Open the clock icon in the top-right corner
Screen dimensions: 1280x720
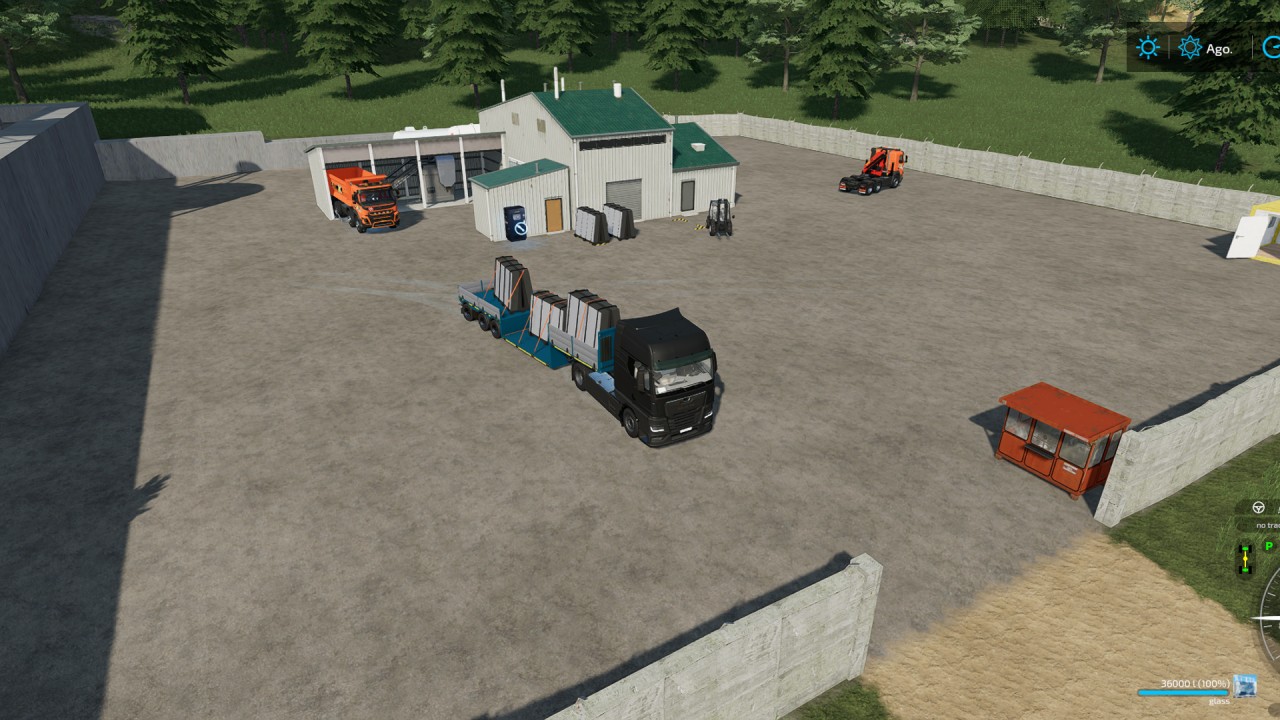pos(1270,46)
